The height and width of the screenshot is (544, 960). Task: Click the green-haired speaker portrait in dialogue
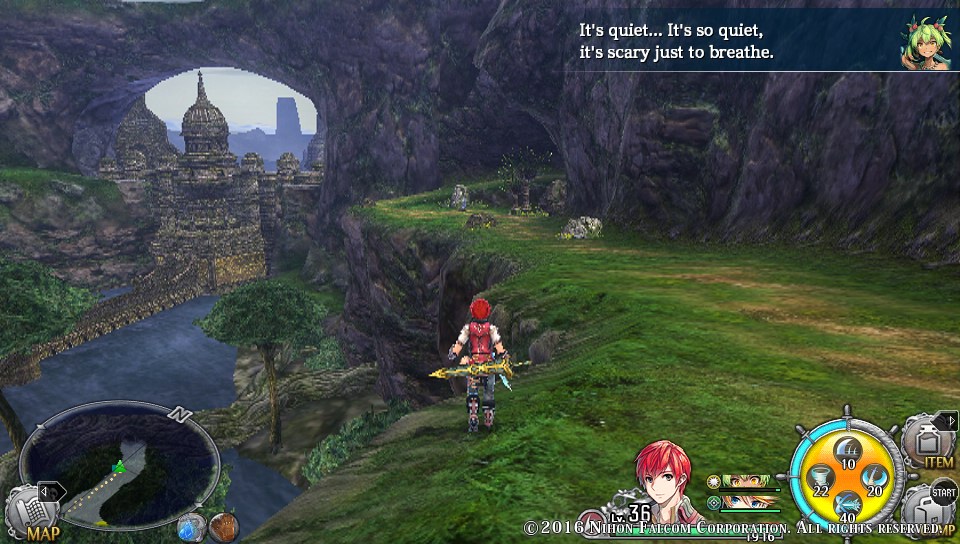pos(927,41)
